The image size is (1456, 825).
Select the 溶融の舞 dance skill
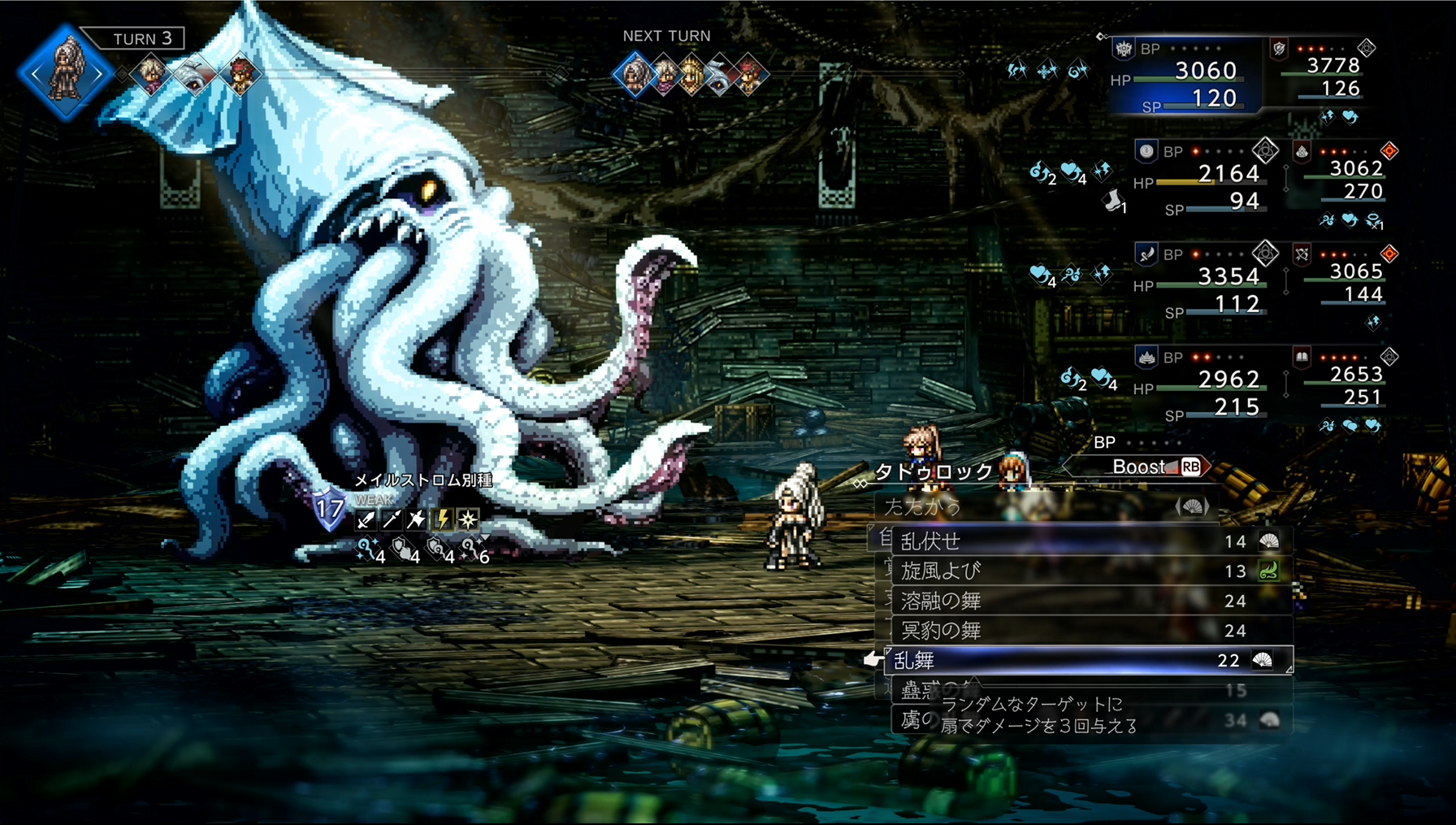click(1089, 601)
